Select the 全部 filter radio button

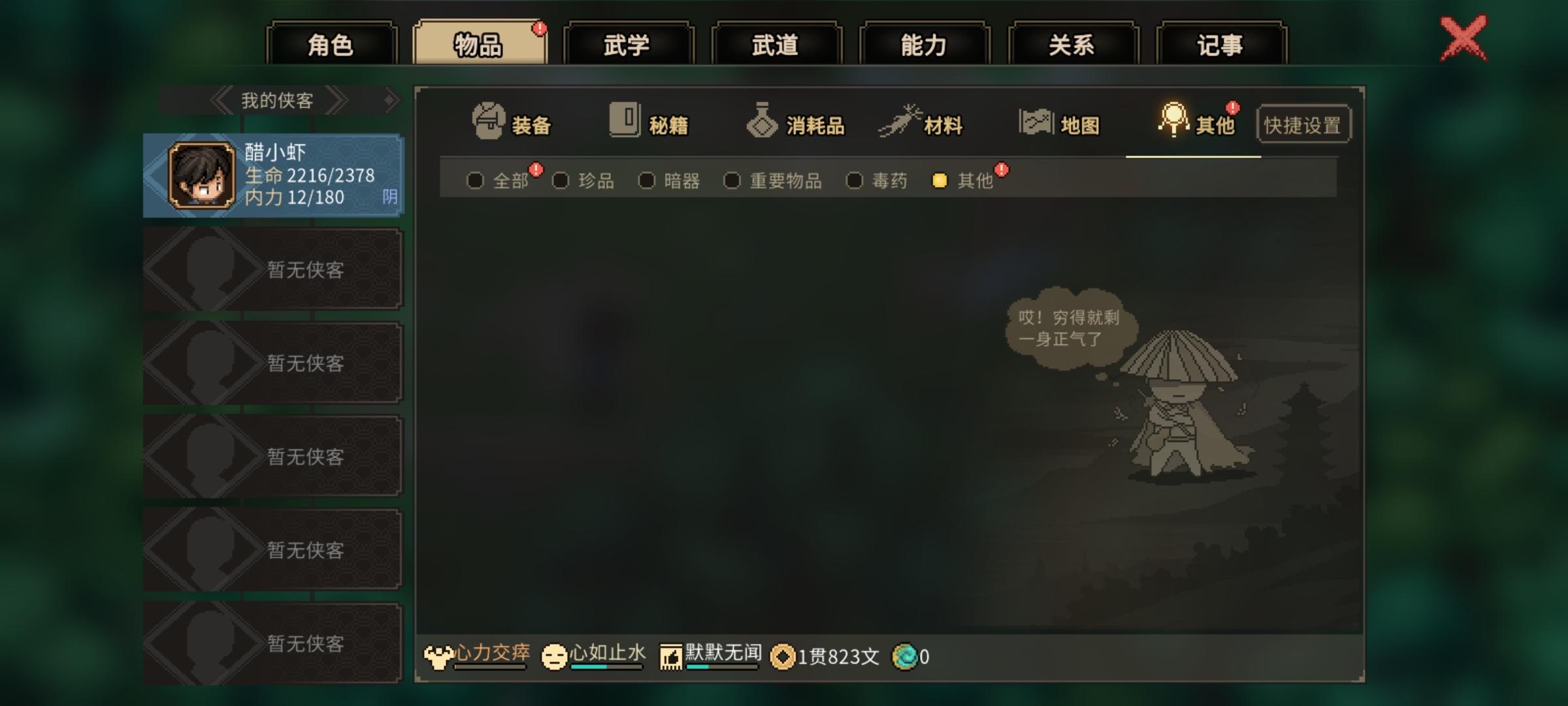(x=476, y=180)
